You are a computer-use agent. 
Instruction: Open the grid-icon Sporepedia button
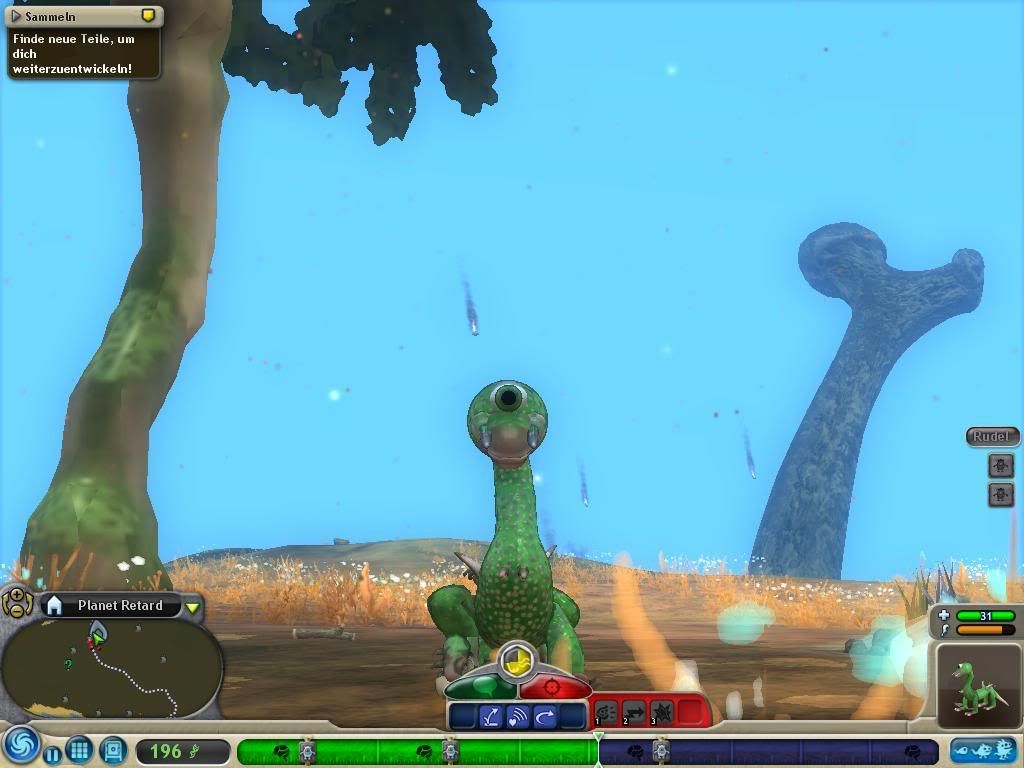tap(80, 749)
